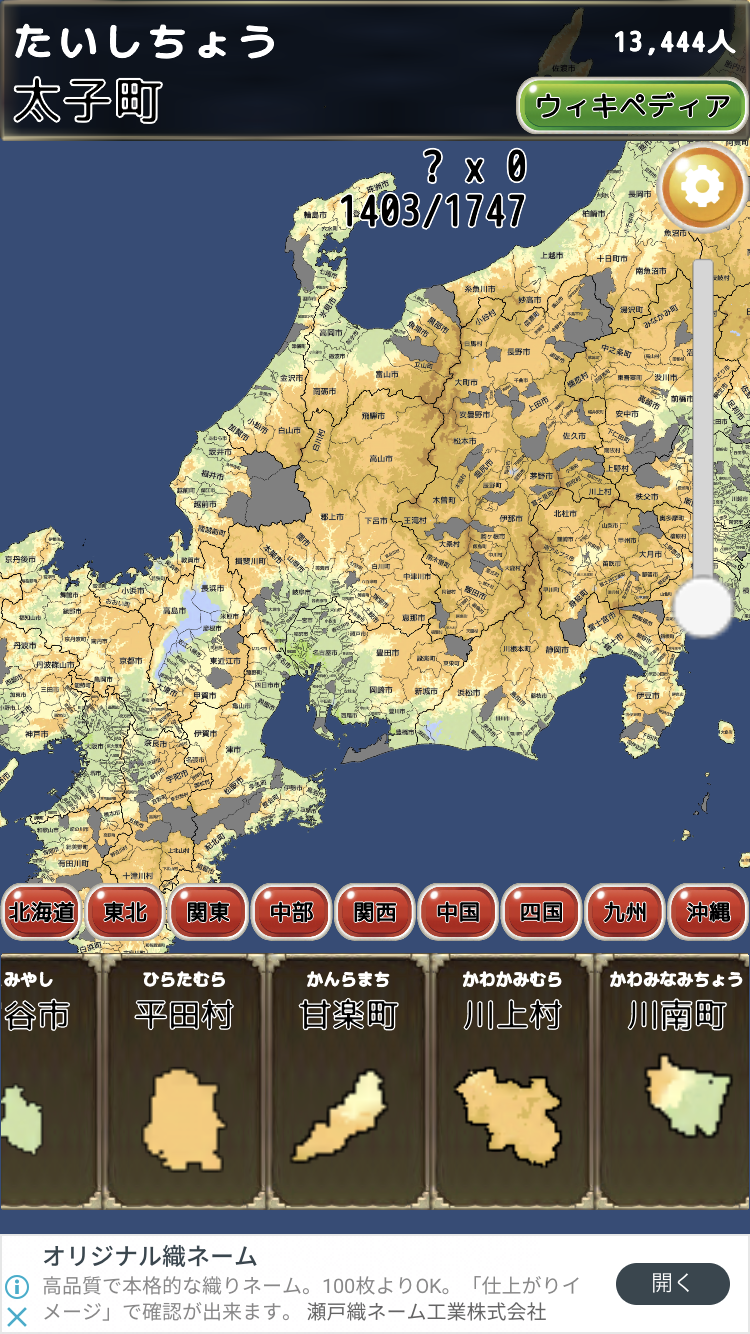Screen dimensions: 750x1334
Task: Select the 沖縄 region button
Action: point(707,912)
